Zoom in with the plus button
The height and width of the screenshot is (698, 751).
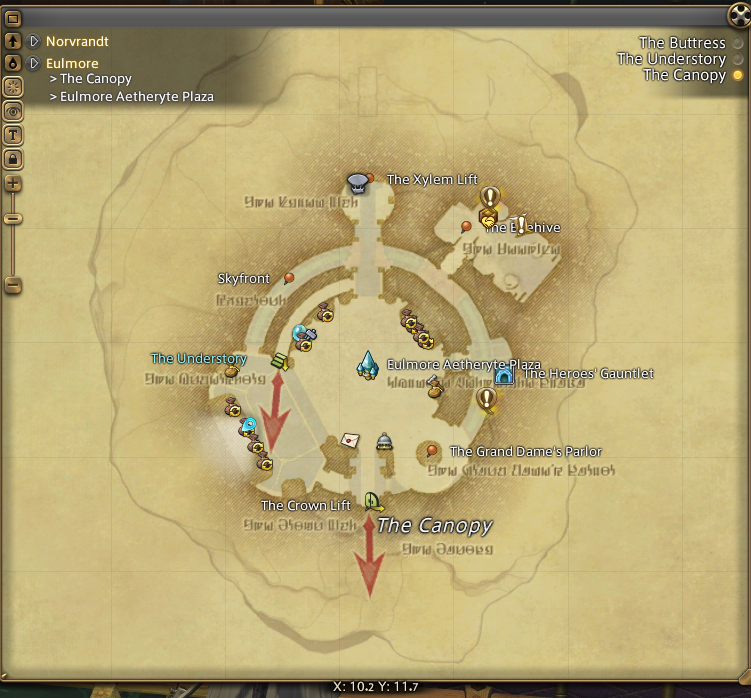tap(13, 184)
